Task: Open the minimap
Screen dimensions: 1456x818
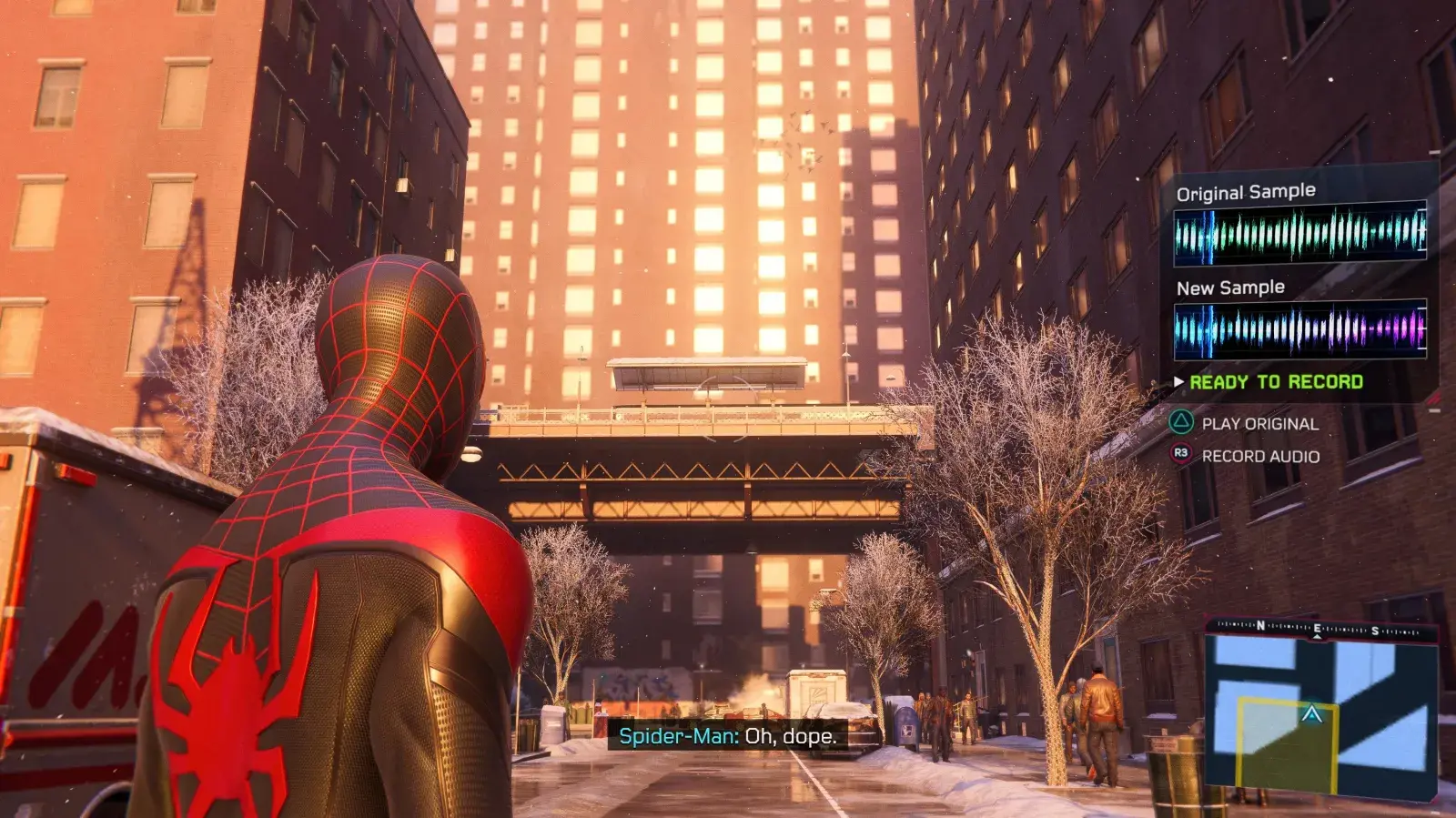Action: [1321, 716]
